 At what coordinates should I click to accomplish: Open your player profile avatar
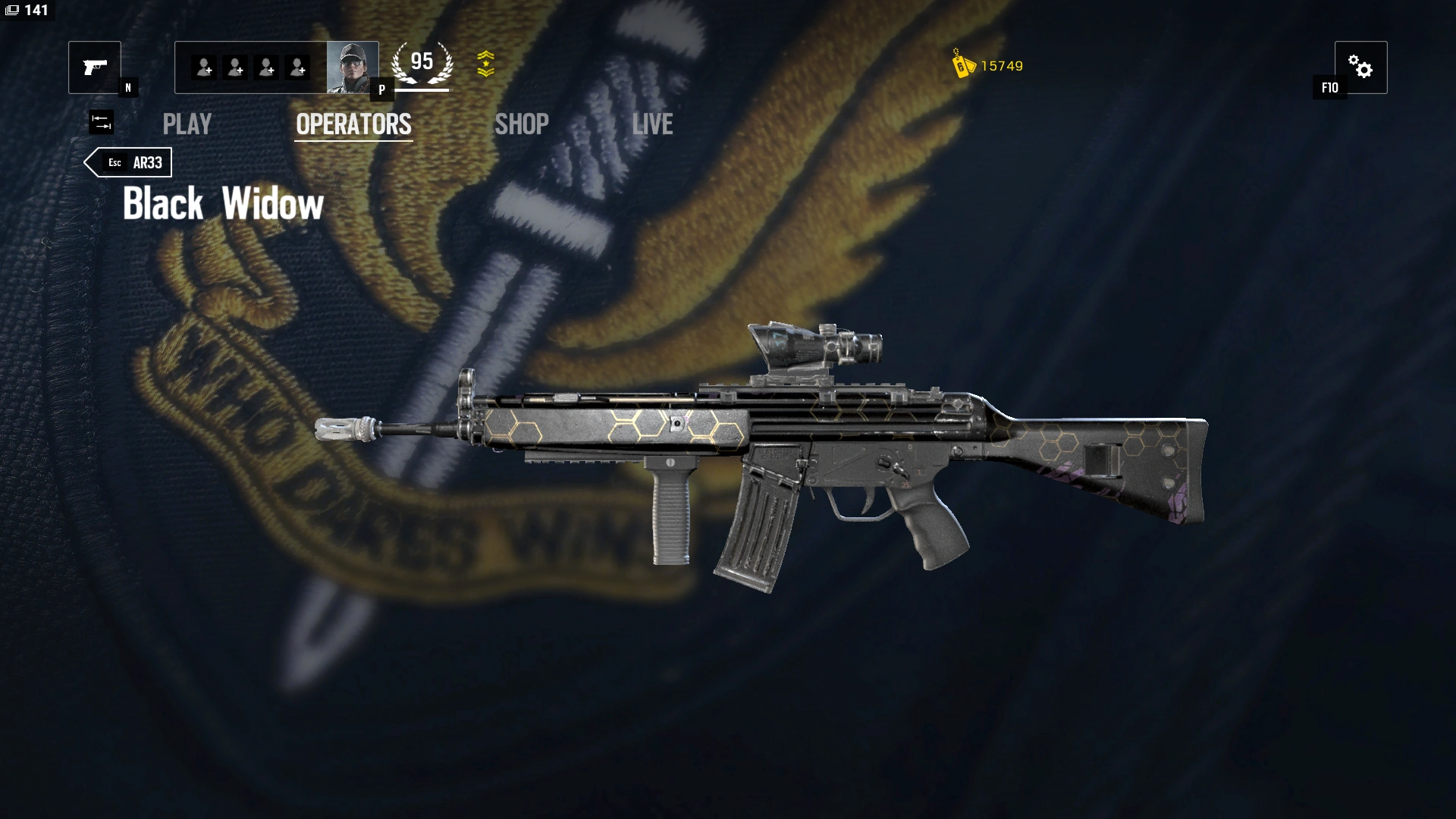(x=351, y=68)
